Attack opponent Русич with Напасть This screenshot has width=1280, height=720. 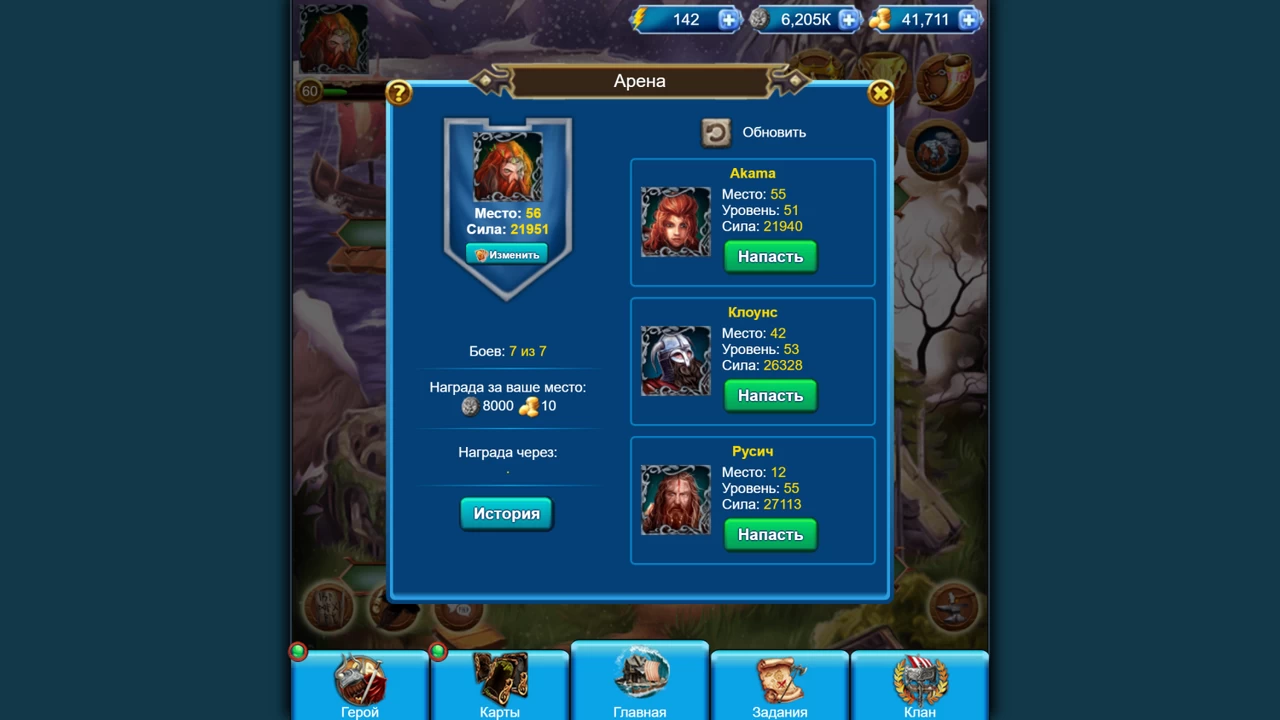(x=770, y=535)
